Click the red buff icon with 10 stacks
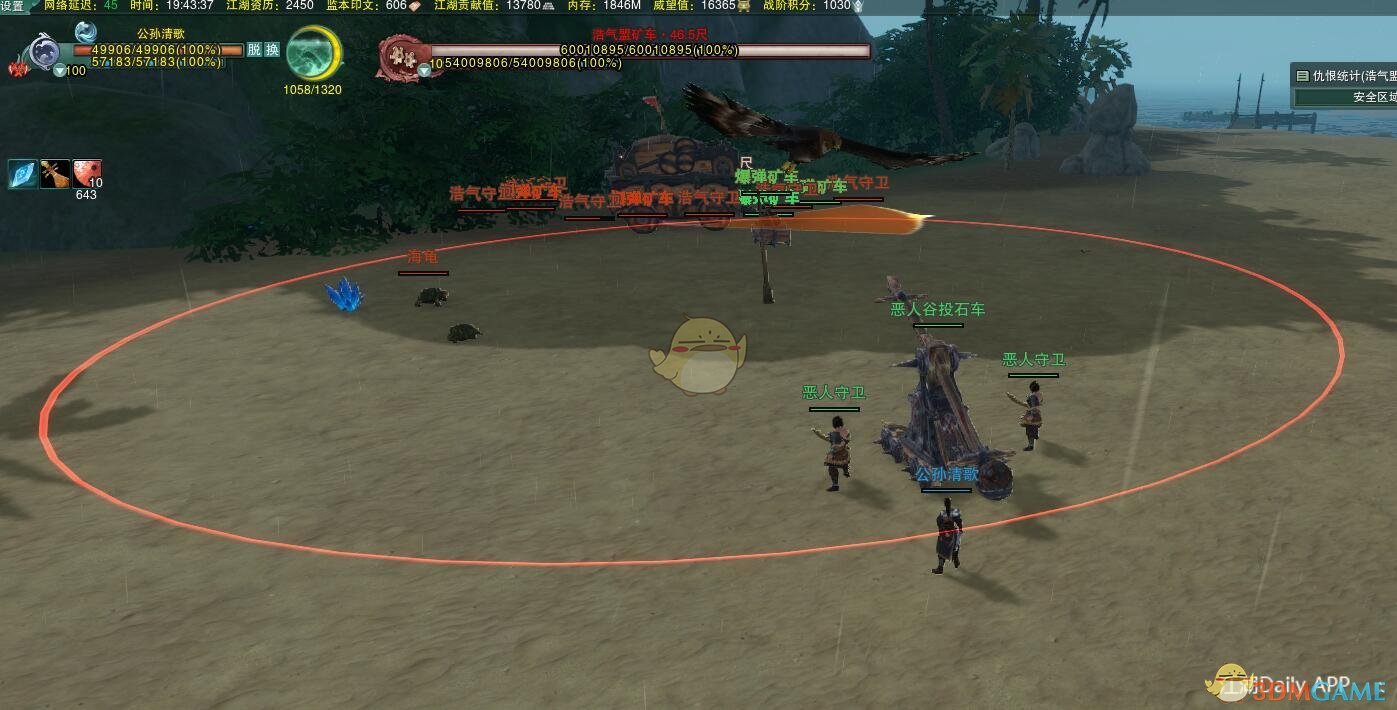 coord(87,174)
